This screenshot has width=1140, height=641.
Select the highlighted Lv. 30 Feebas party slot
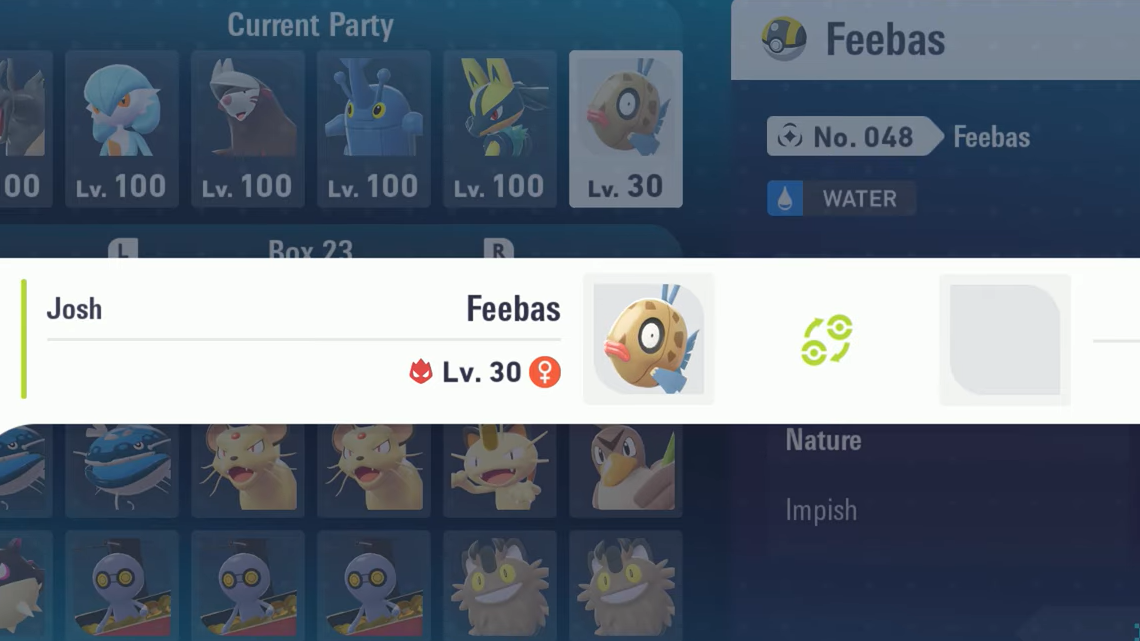[626, 128]
